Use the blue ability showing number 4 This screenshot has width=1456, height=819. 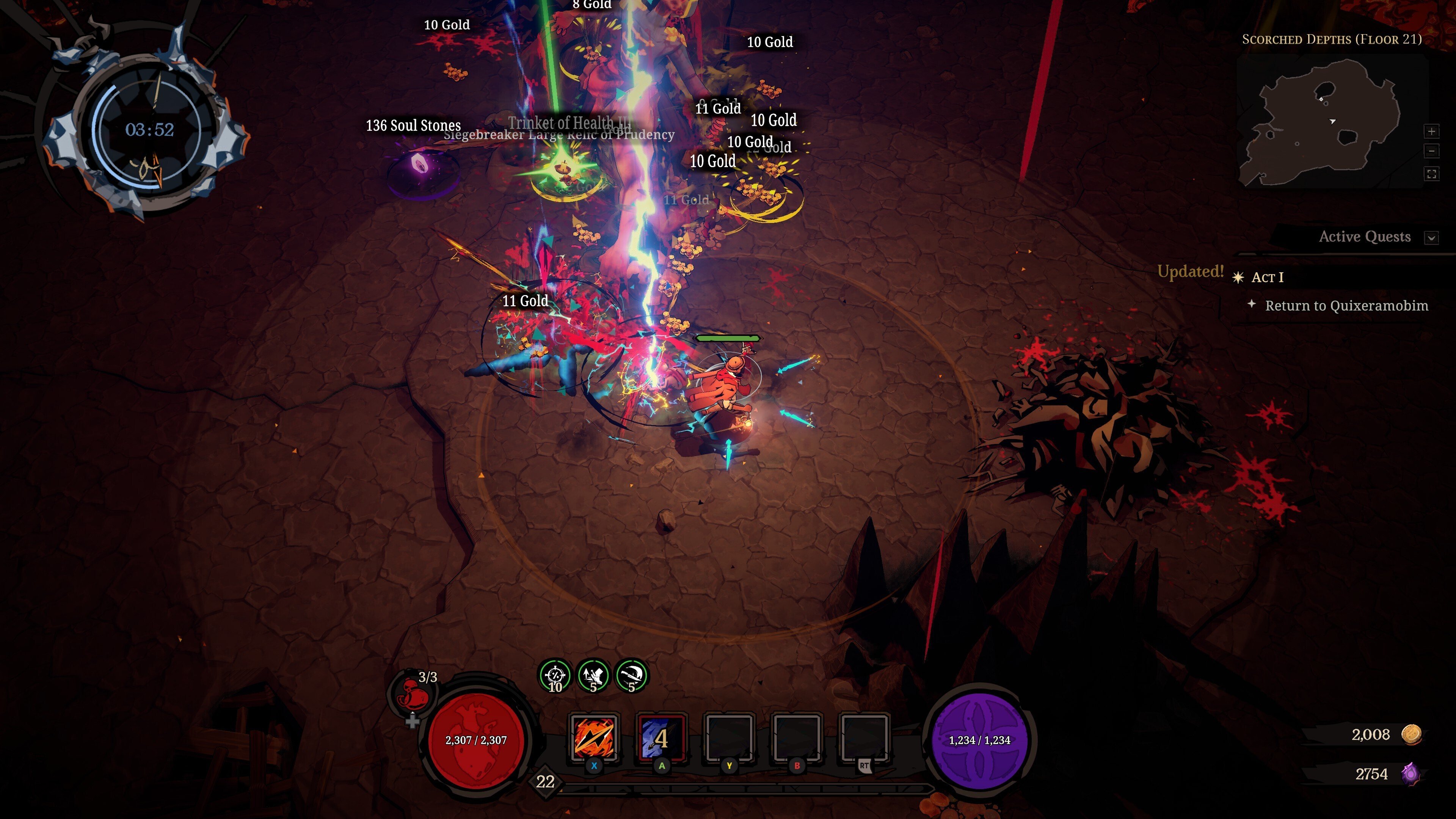[661, 737]
